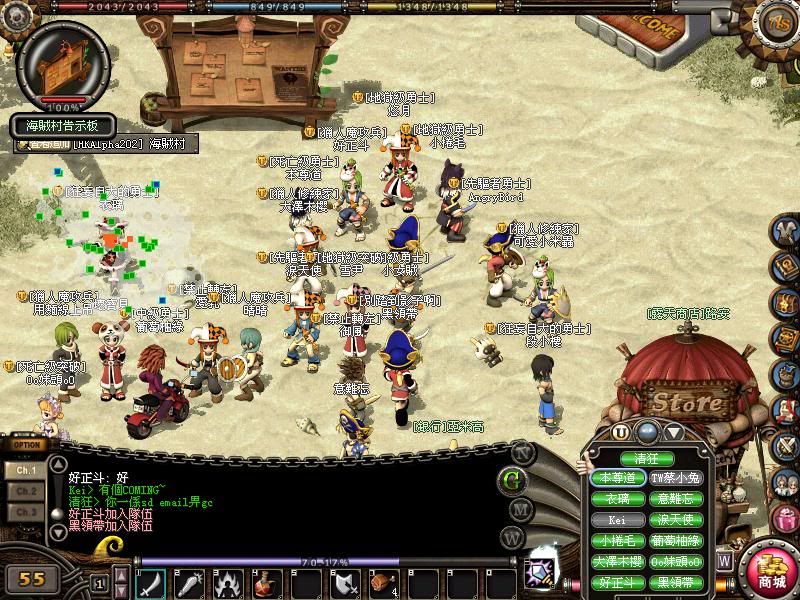Select the axe skill hotbar slot

click(345, 582)
